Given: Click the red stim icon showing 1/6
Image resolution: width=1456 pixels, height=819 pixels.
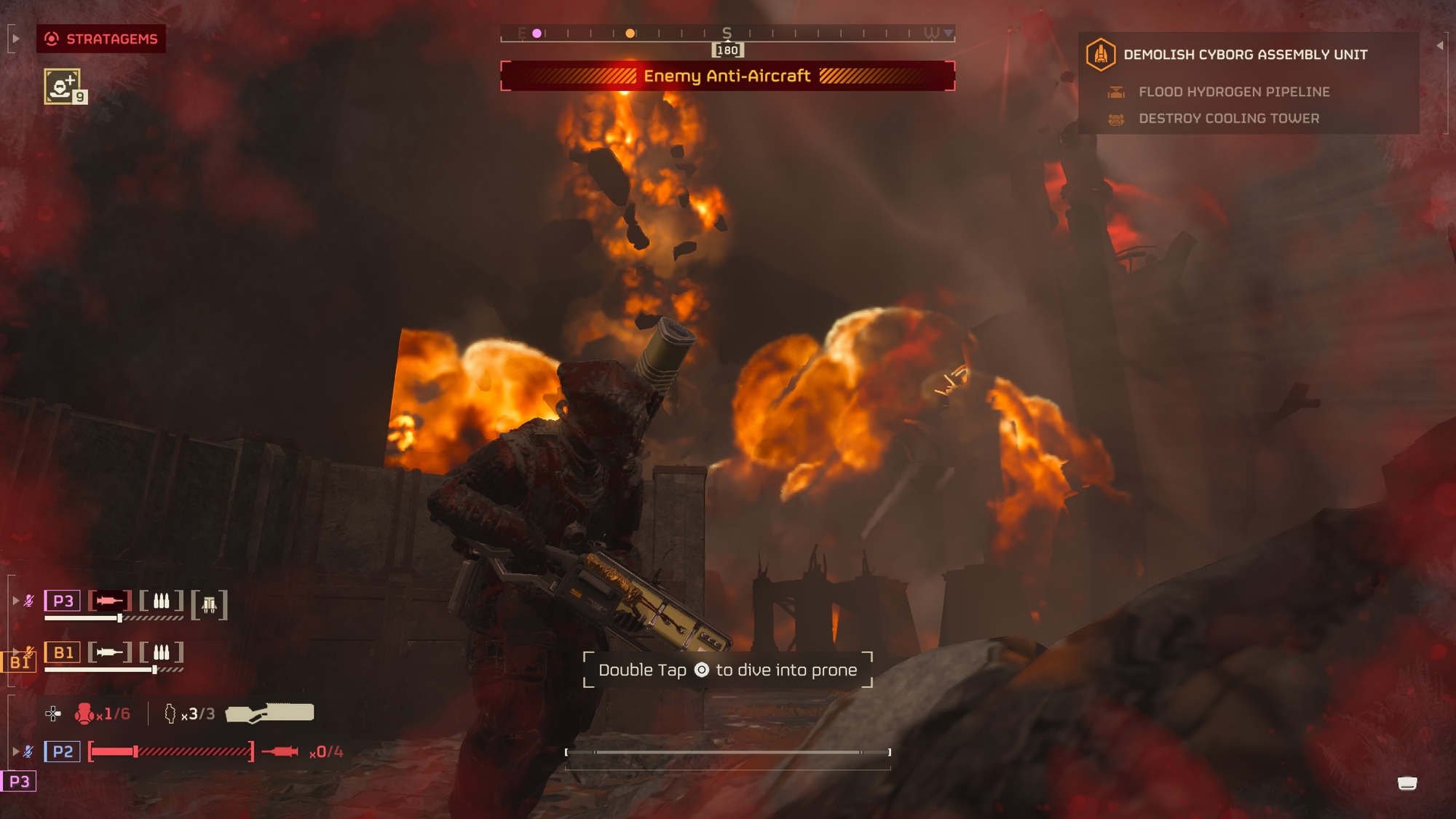Looking at the screenshot, I should [84, 713].
